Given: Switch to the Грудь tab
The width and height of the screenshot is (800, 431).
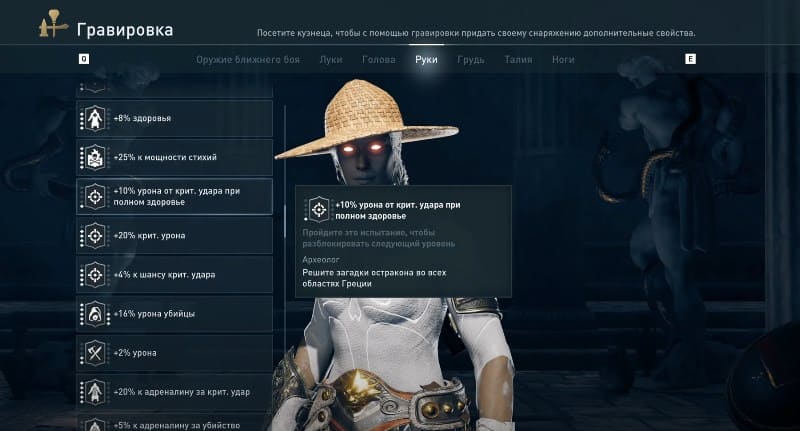Looking at the screenshot, I should (471, 60).
